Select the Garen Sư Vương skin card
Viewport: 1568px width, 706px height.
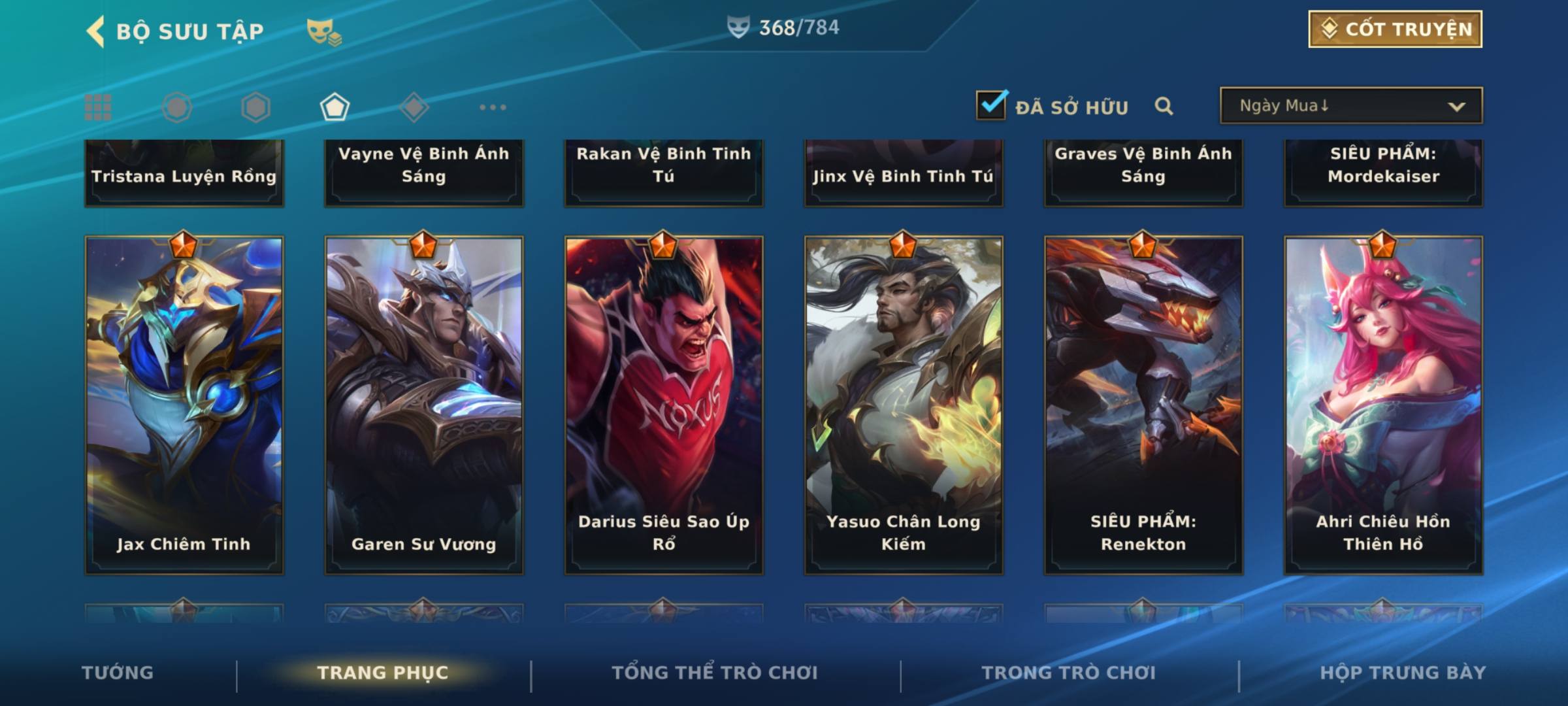point(424,405)
